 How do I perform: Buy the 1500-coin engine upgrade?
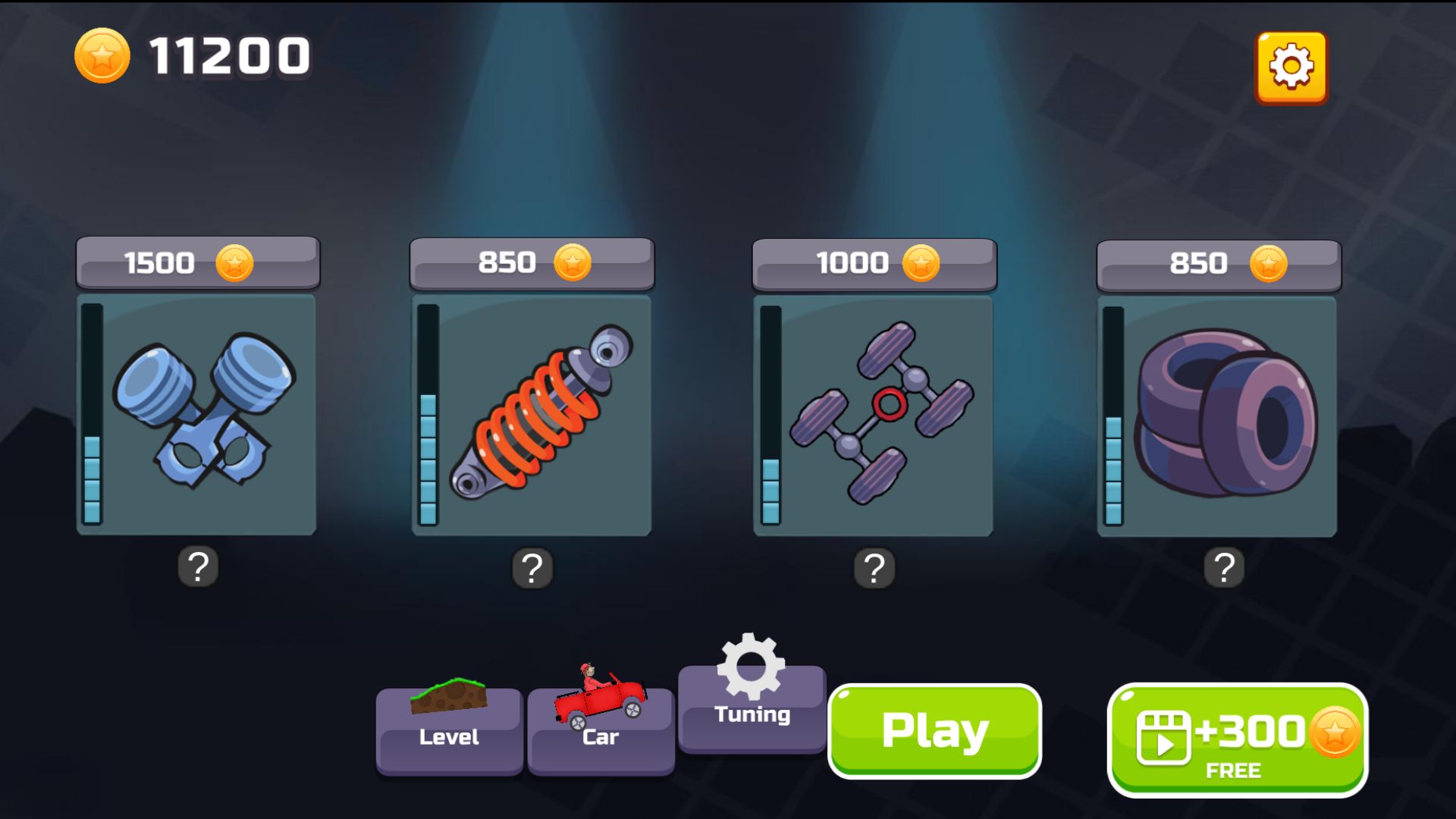point(199,263)
